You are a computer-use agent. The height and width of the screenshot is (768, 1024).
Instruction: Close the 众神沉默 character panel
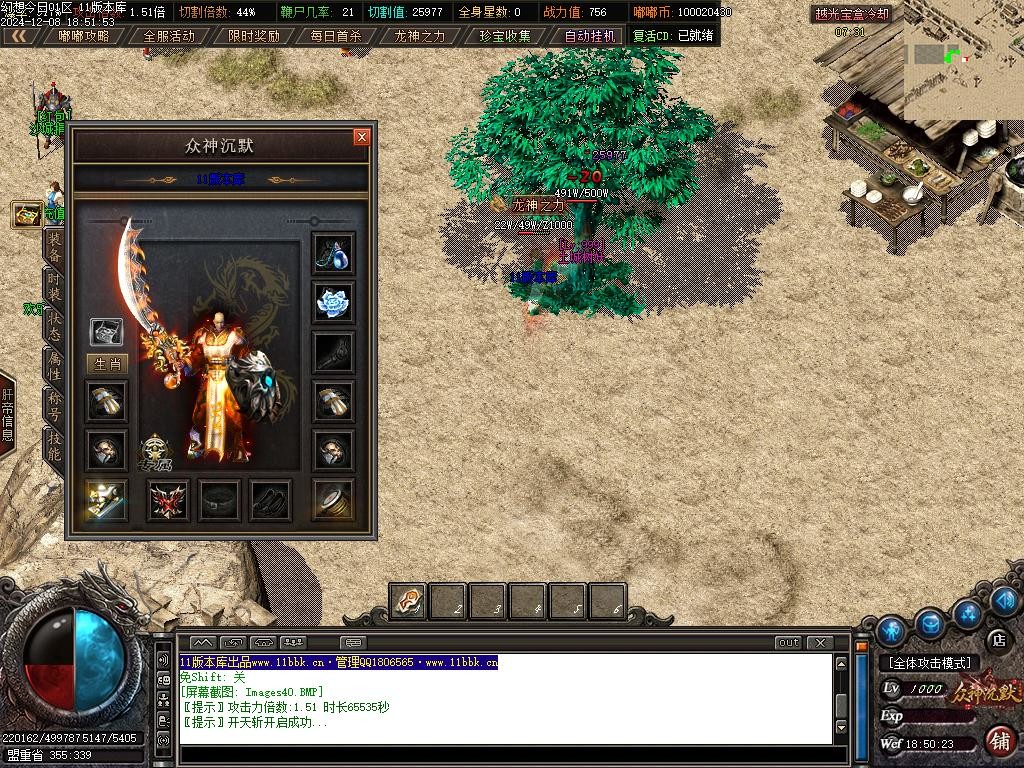pos(362,137)
